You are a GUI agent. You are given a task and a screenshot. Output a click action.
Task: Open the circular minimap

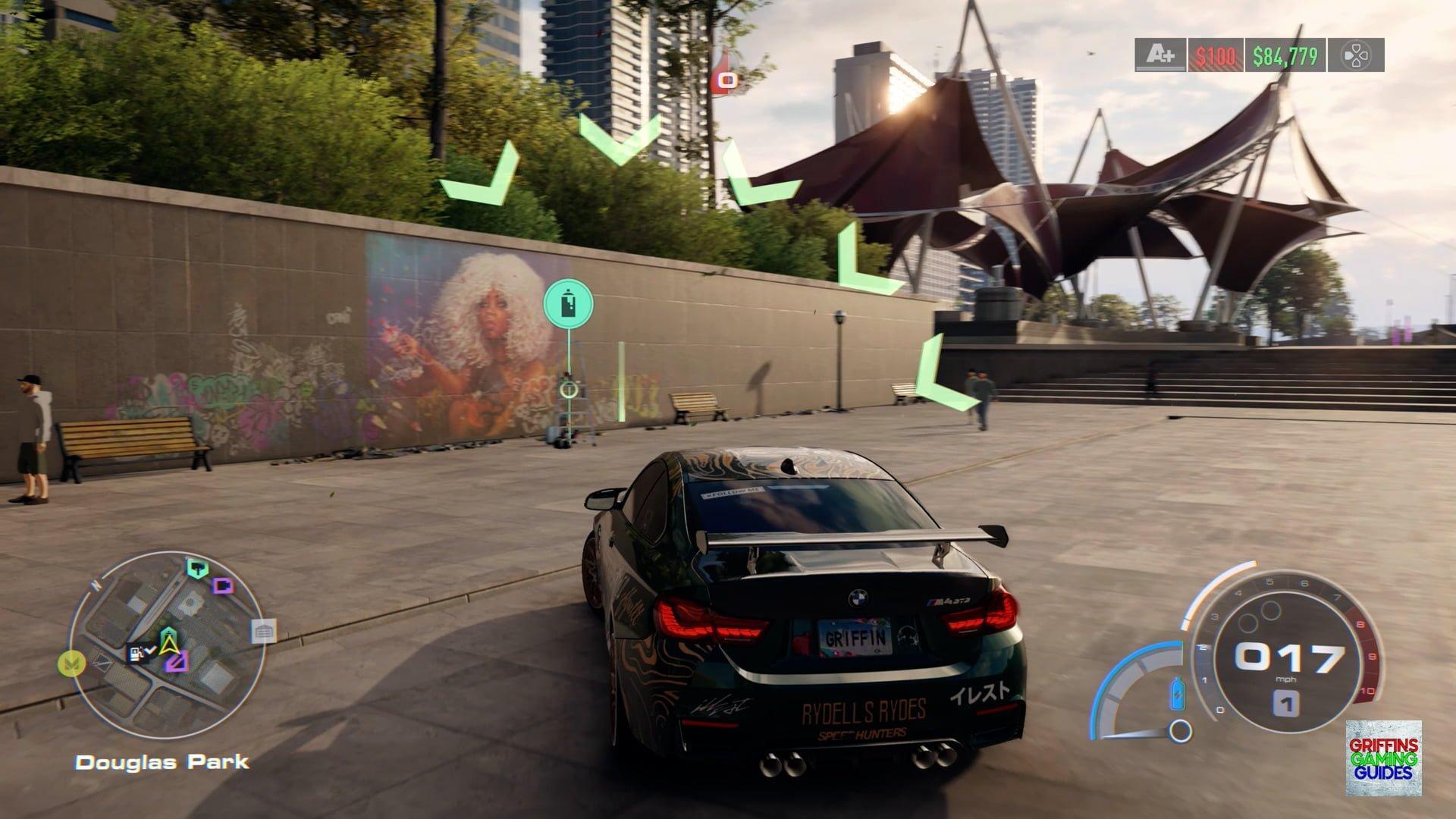pyautogui.click(x=168, y=643)
